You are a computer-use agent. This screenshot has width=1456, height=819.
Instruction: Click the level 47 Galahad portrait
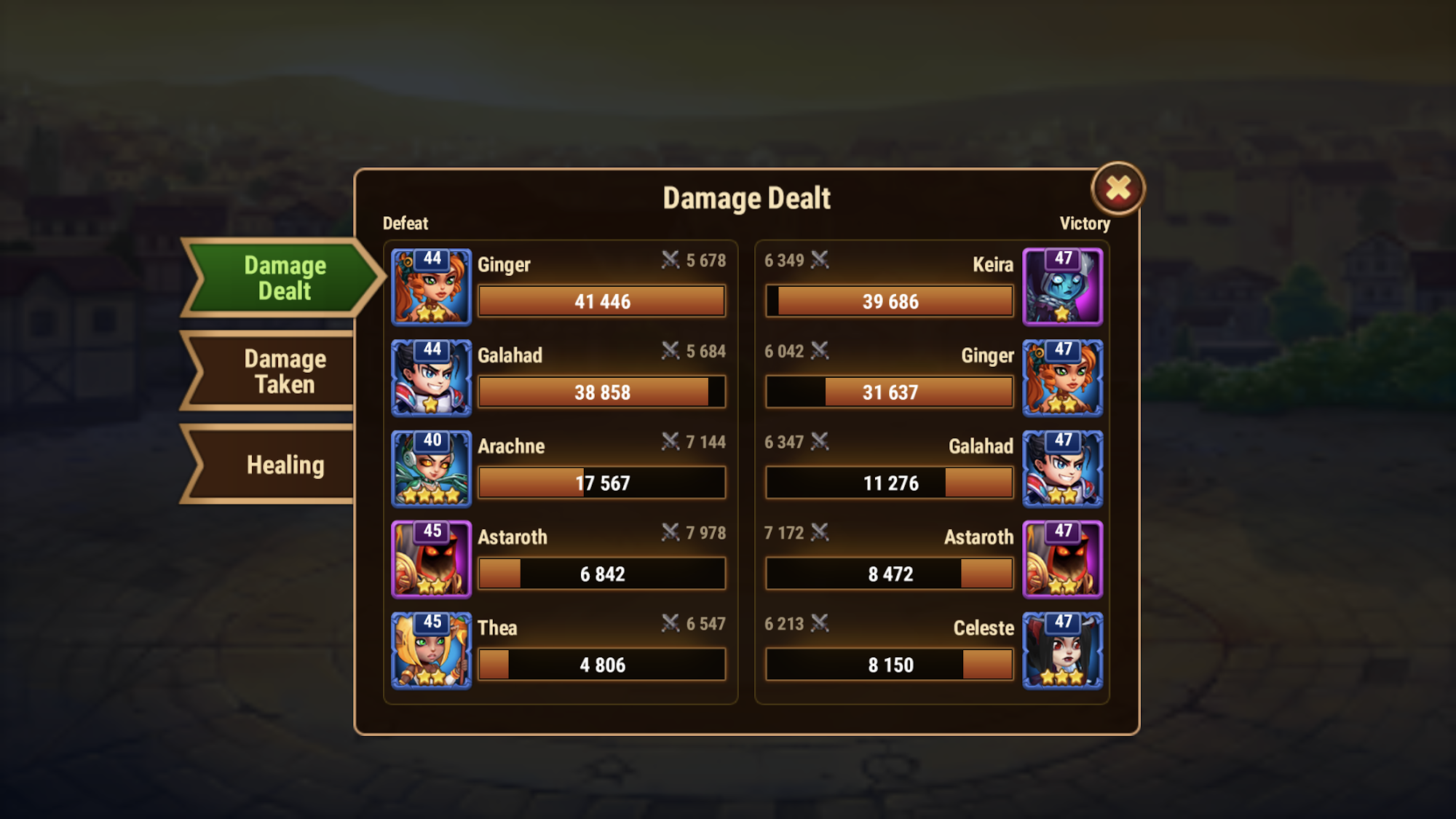coord(1062,469)
